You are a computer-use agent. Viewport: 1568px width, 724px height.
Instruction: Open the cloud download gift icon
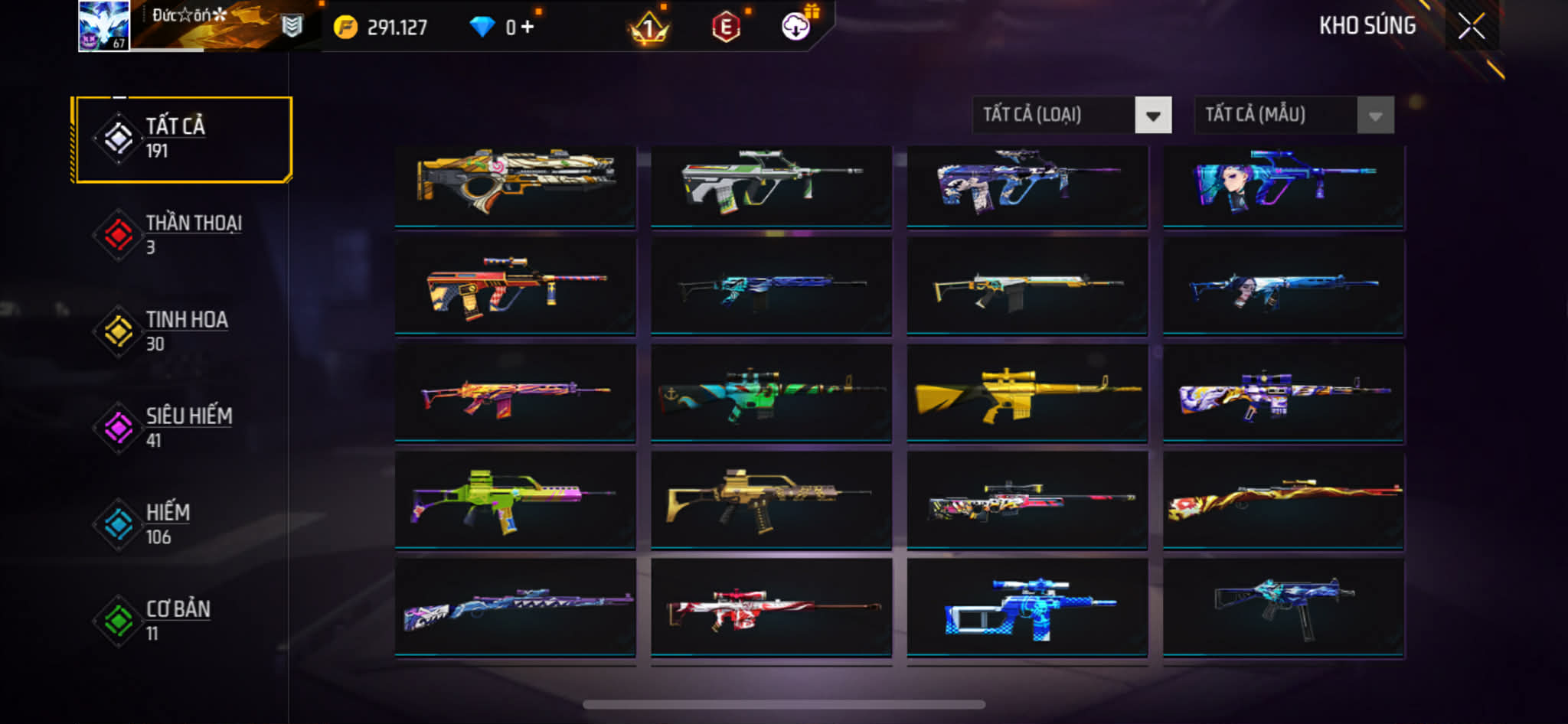point(796,27)
